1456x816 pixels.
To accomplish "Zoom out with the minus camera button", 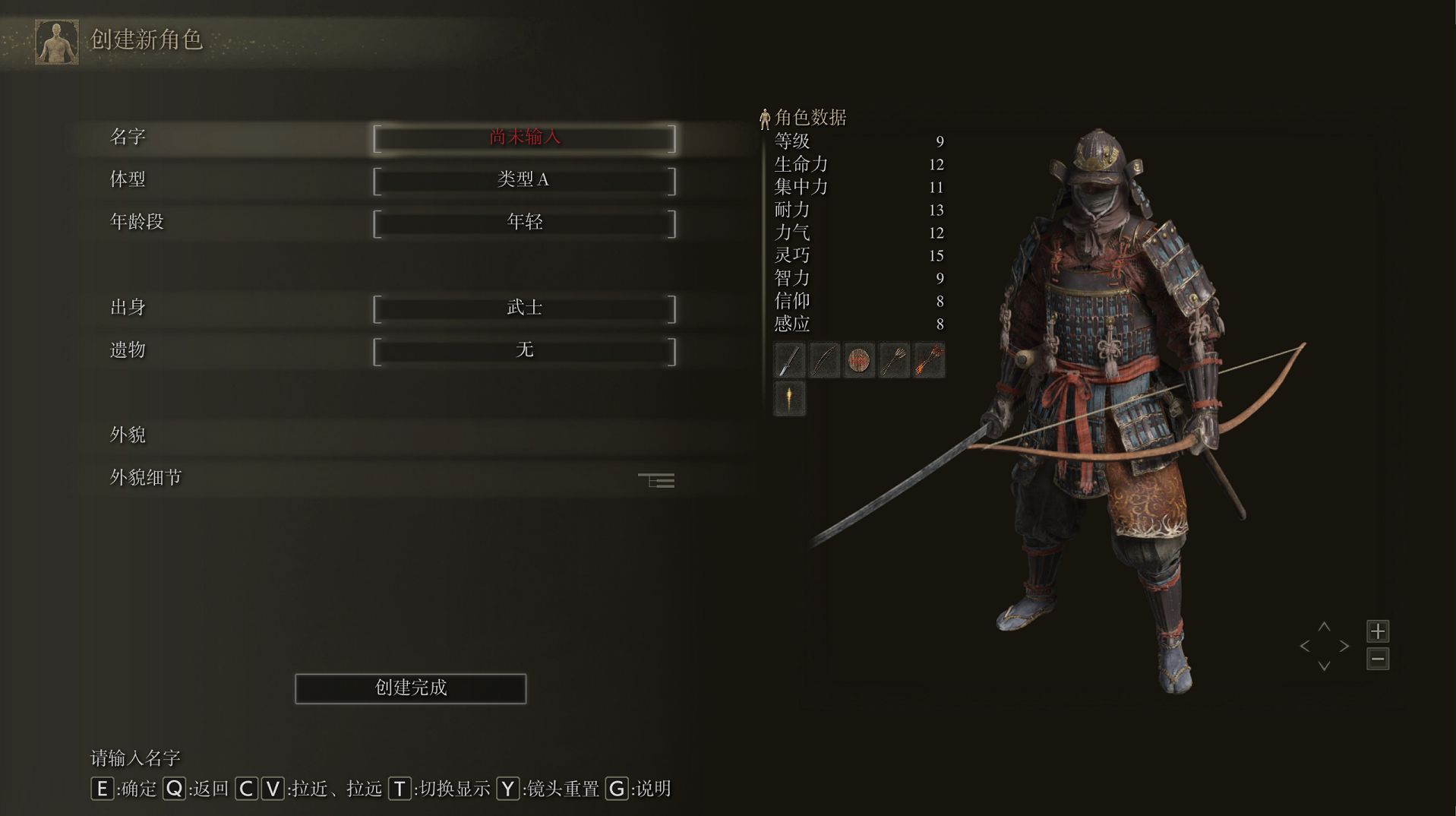I will click(1378, 659).
